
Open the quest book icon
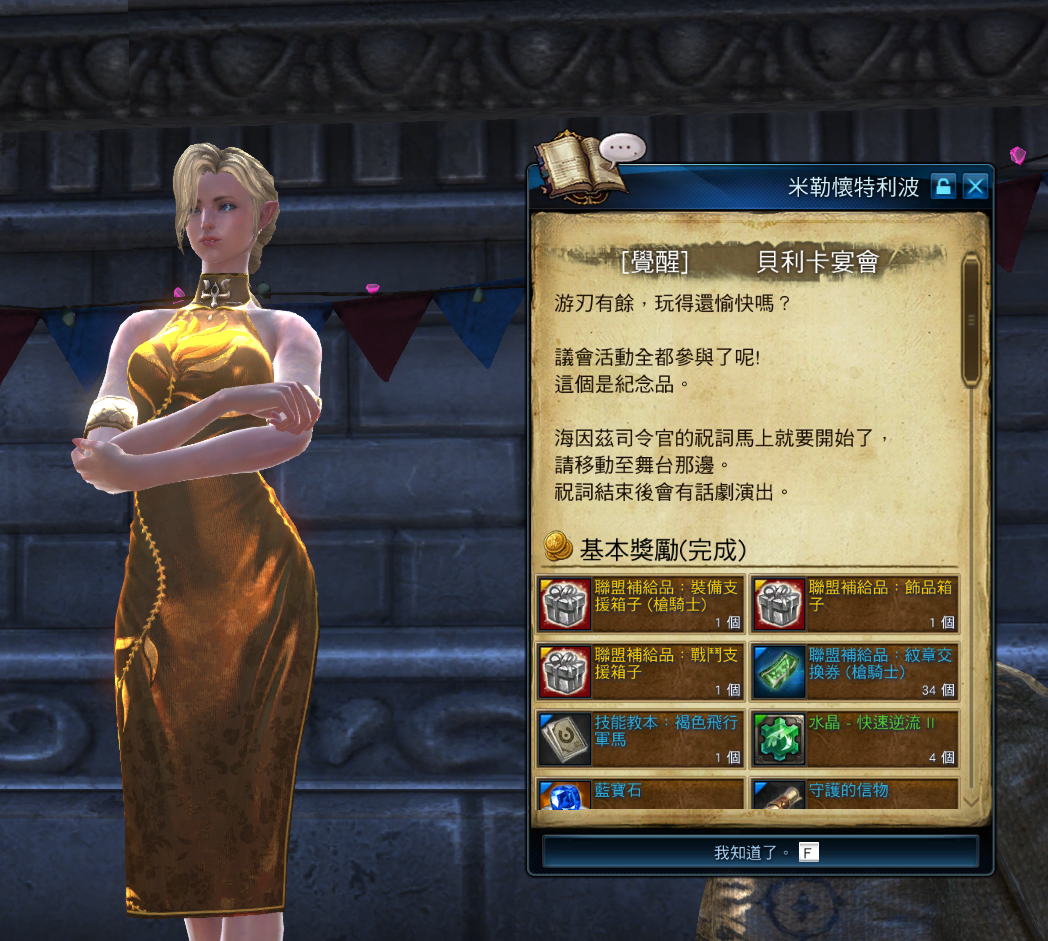point(578,165)
